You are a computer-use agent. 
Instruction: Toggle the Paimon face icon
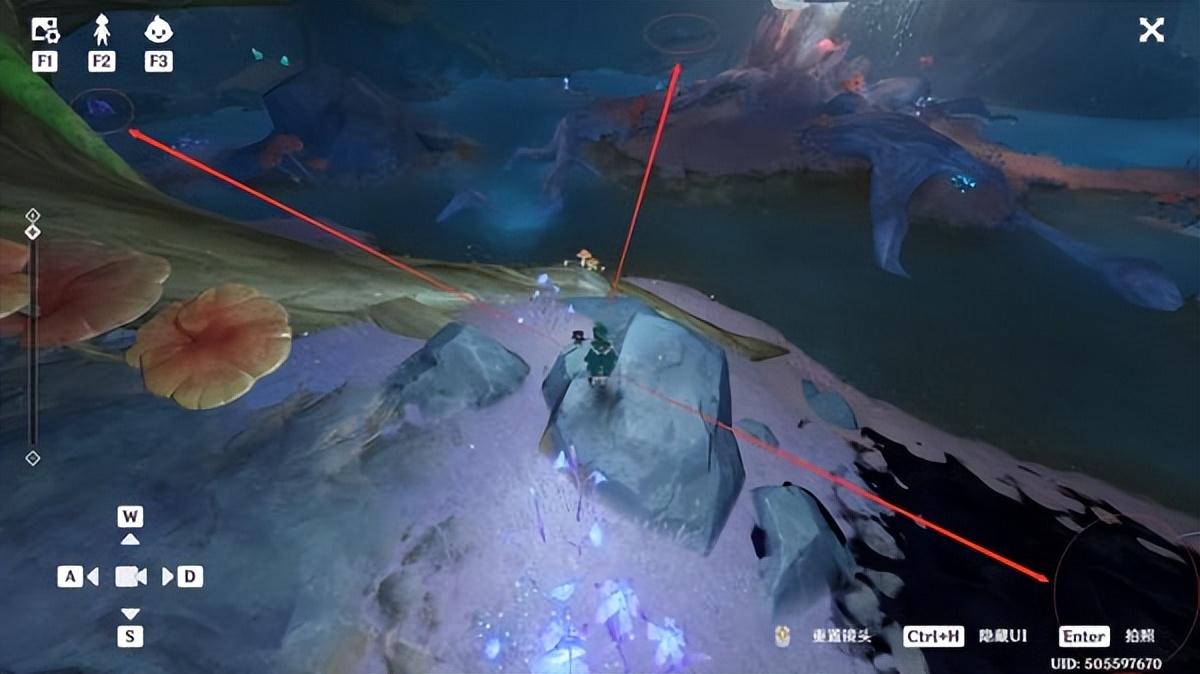click(x=158, y=30)
